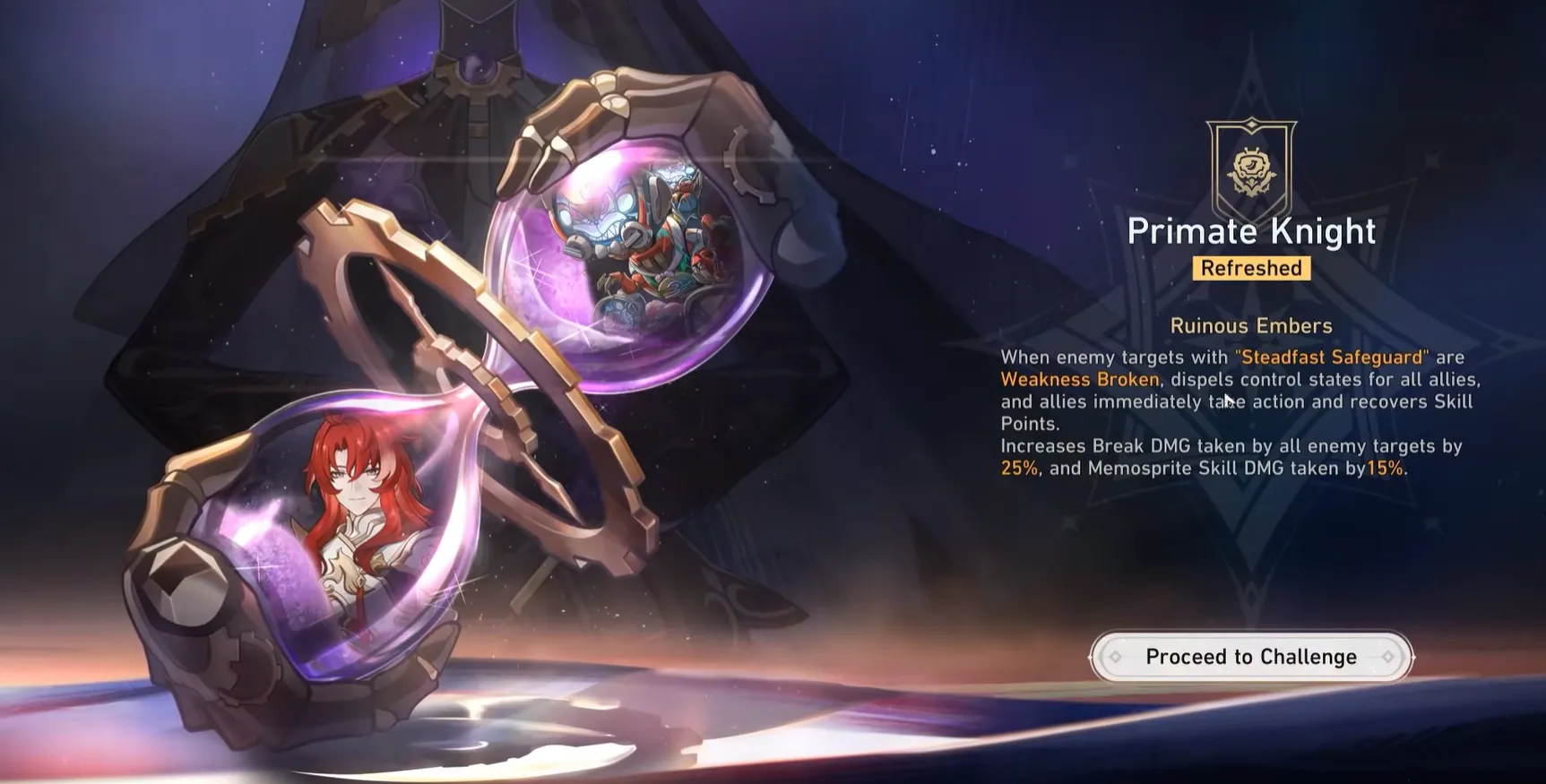This screenshot has height=784, width=1546.
Task: Toggle the Refreshed status label
Action: tap(1251, 268)
